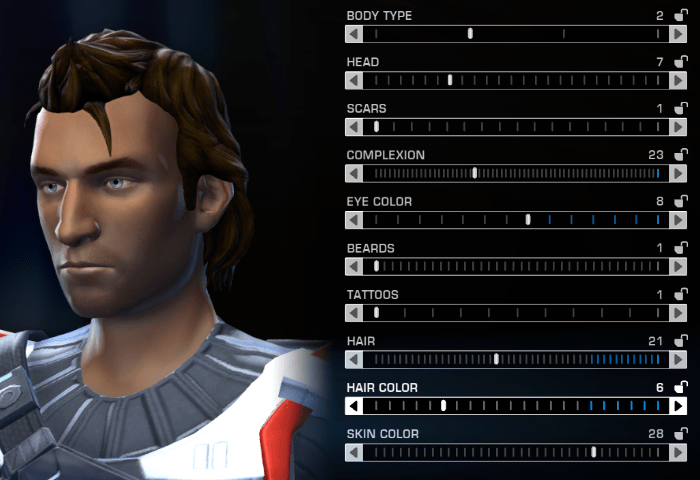Toggle the Body Type lock icon
The image size is (700, 480).
[681, 15]
